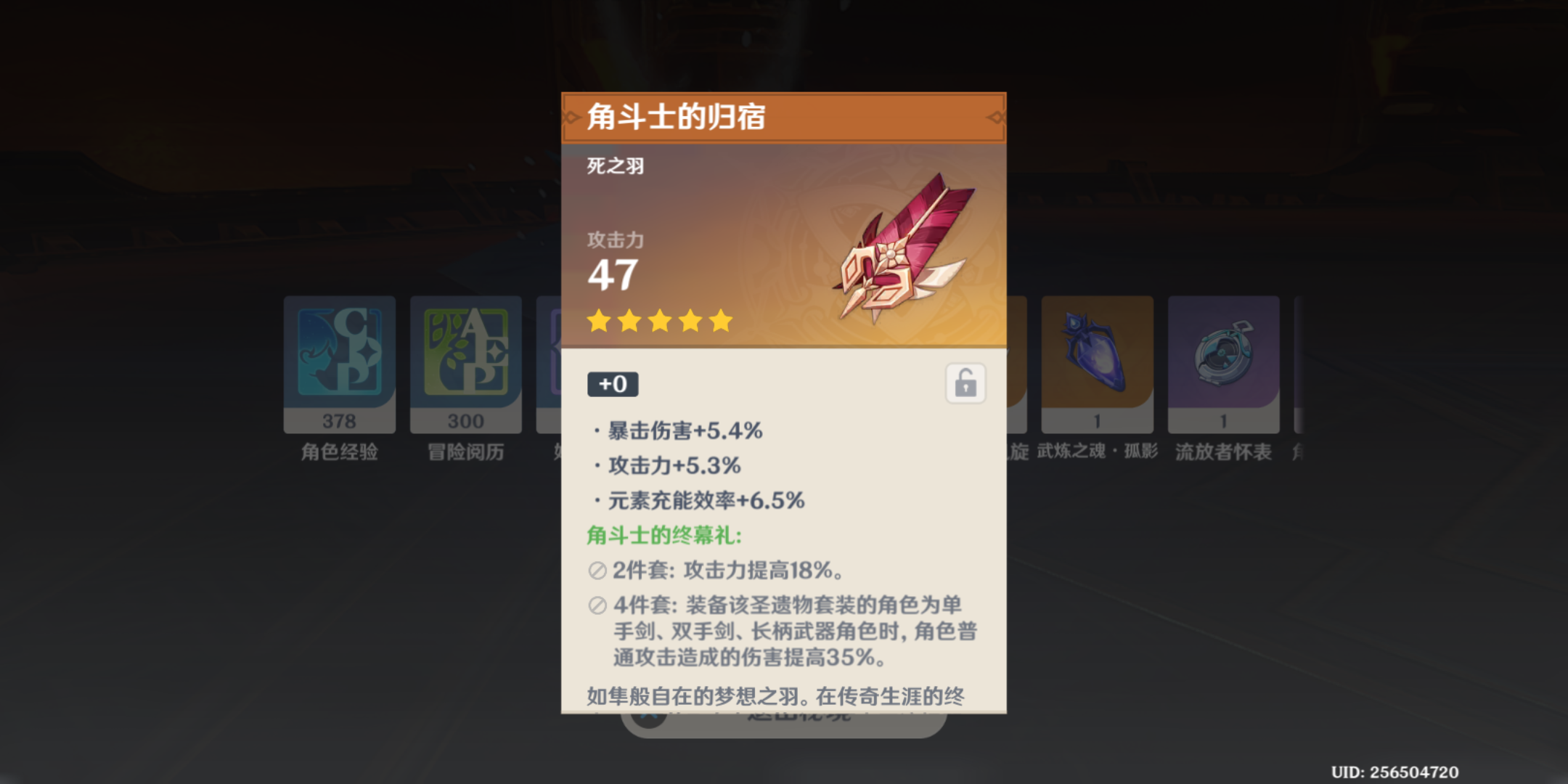Select the 冒险阅历 adventure experience item icon
Image resolution: width=1568 pixels, height=784 pixels.
(x=465, y=356)
